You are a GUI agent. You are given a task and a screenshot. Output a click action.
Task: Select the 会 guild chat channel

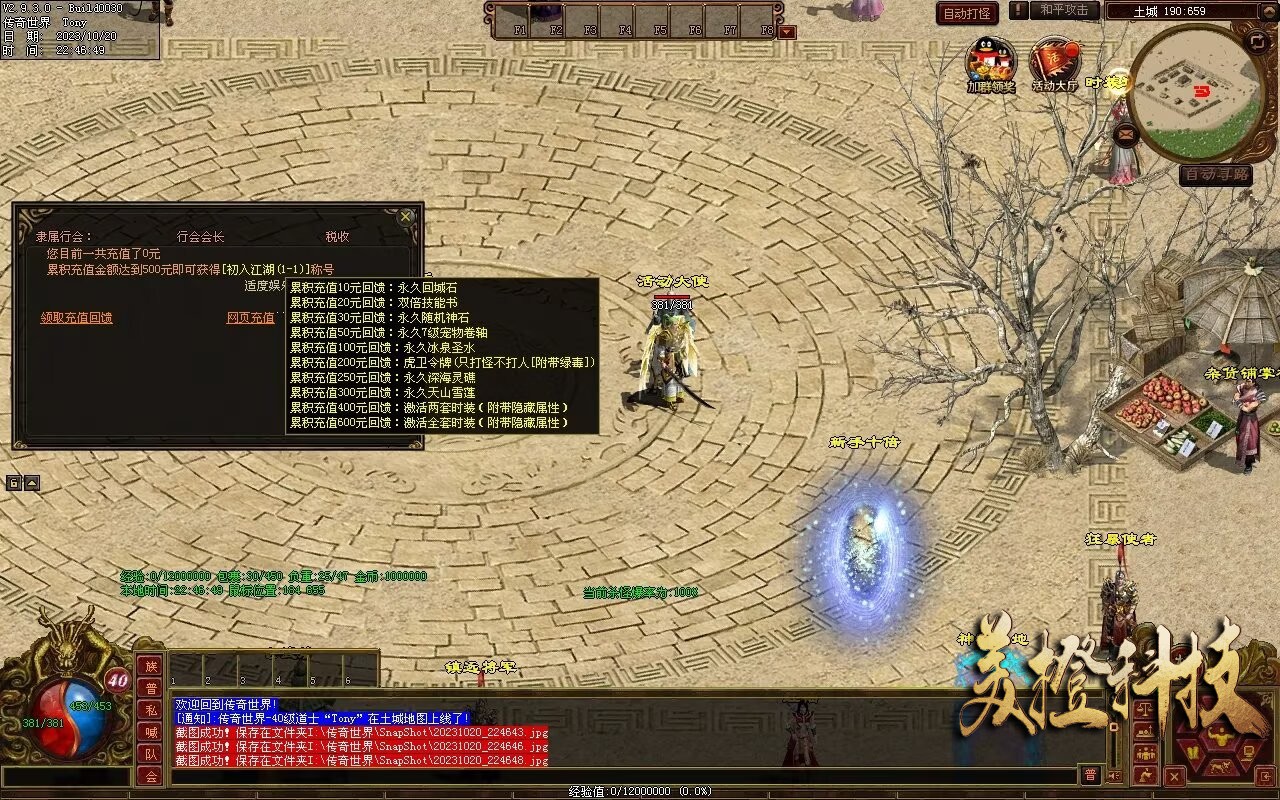pyautogui.click(x=150, y=776)
